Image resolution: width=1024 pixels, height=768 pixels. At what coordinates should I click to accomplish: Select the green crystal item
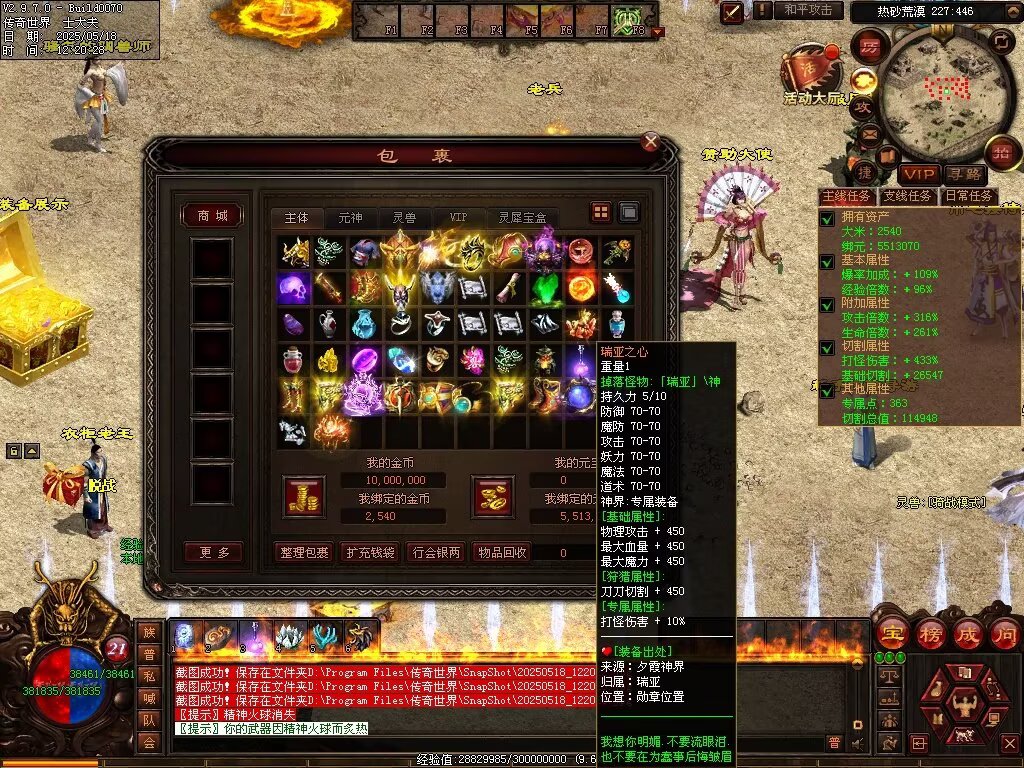point(545,288)
